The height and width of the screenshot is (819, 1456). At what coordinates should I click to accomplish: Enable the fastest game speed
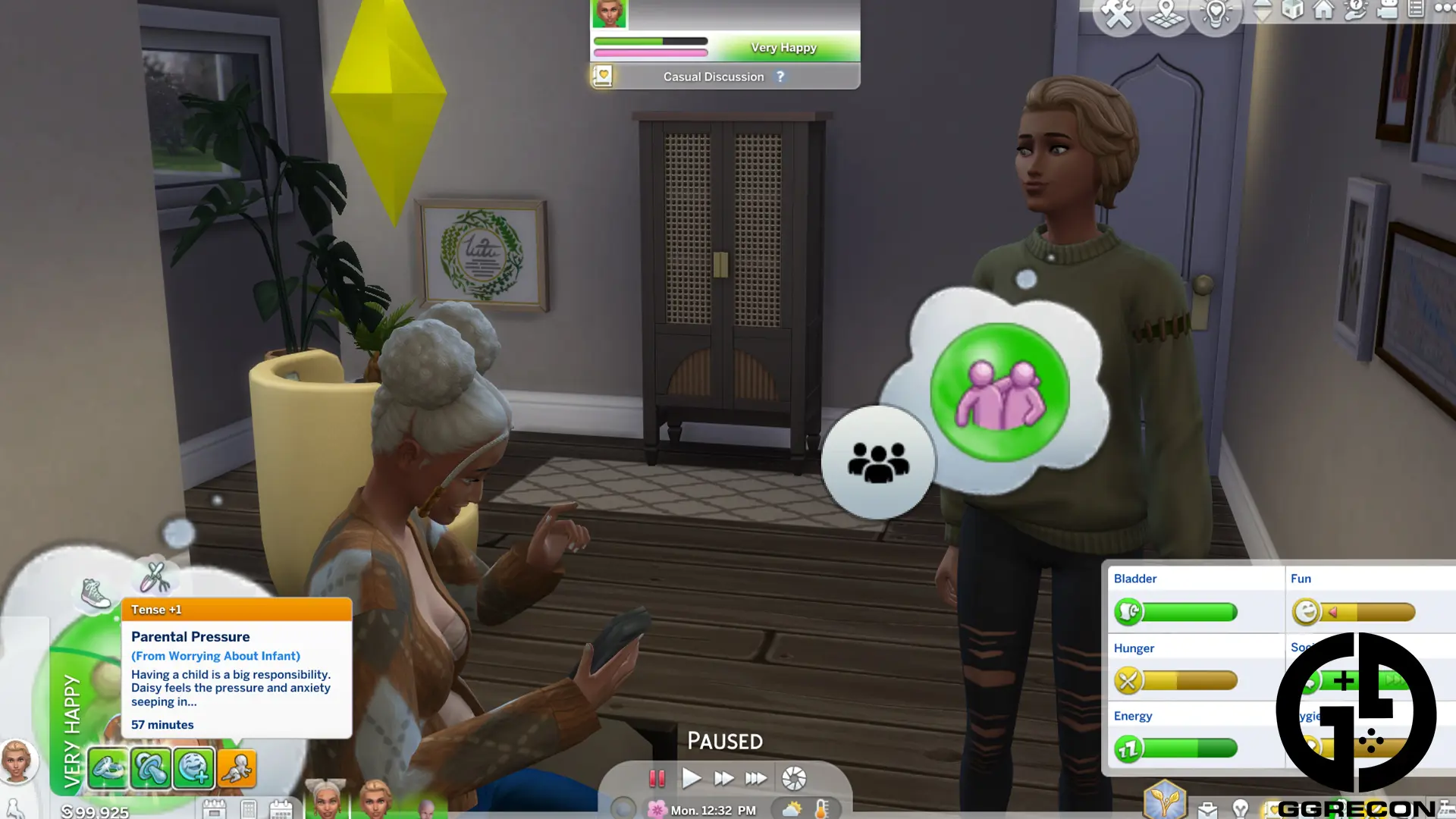coord(756,777)
